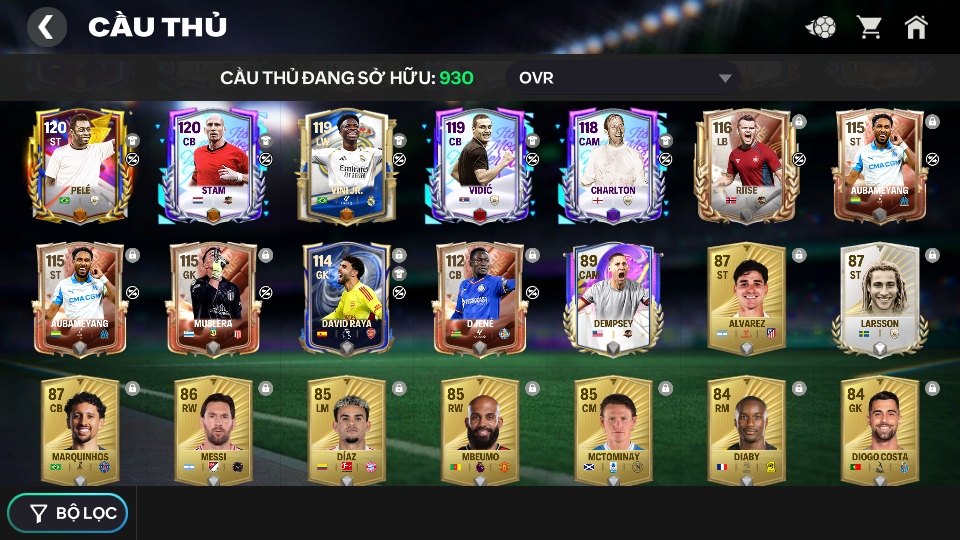Pick the McTominay 85 CM card
This screenshot has width=960, height=540.
pyautogui.click(x=612, y=430)
